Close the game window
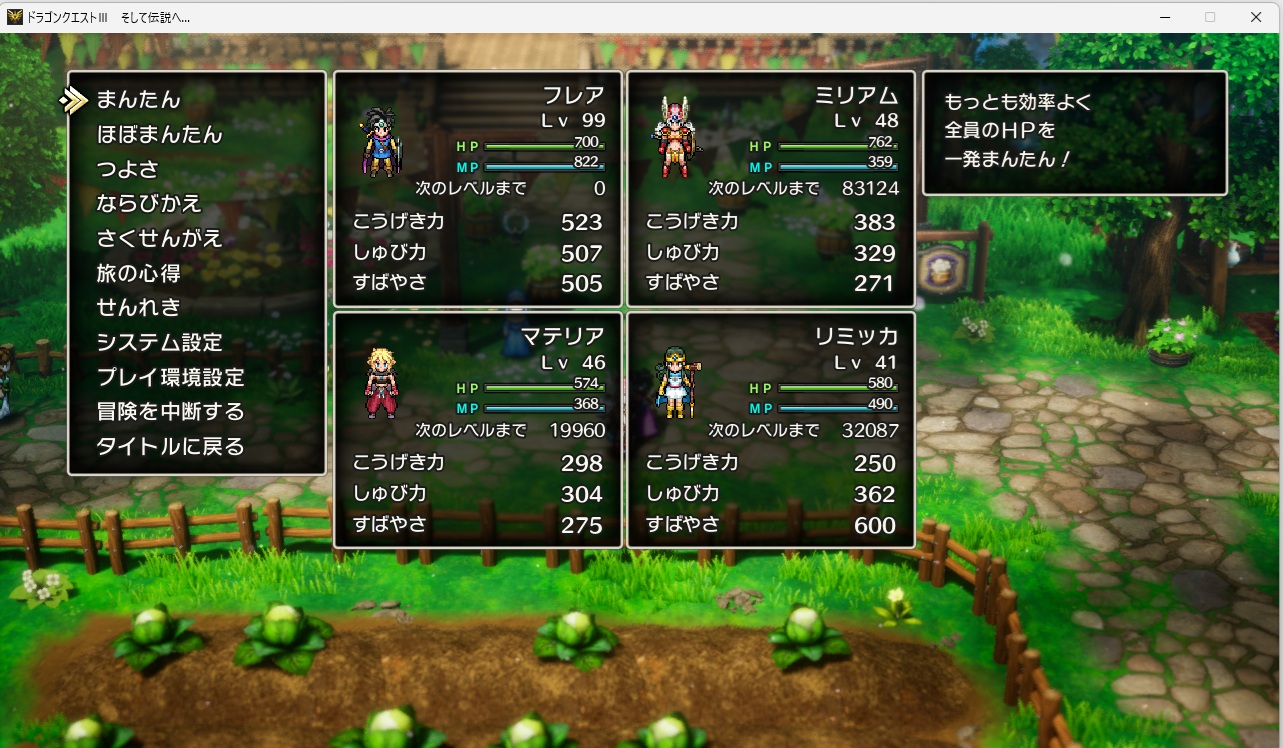Image resolution: width=1283 pixels, height=748 pixels. click(x=1256, y=17)
